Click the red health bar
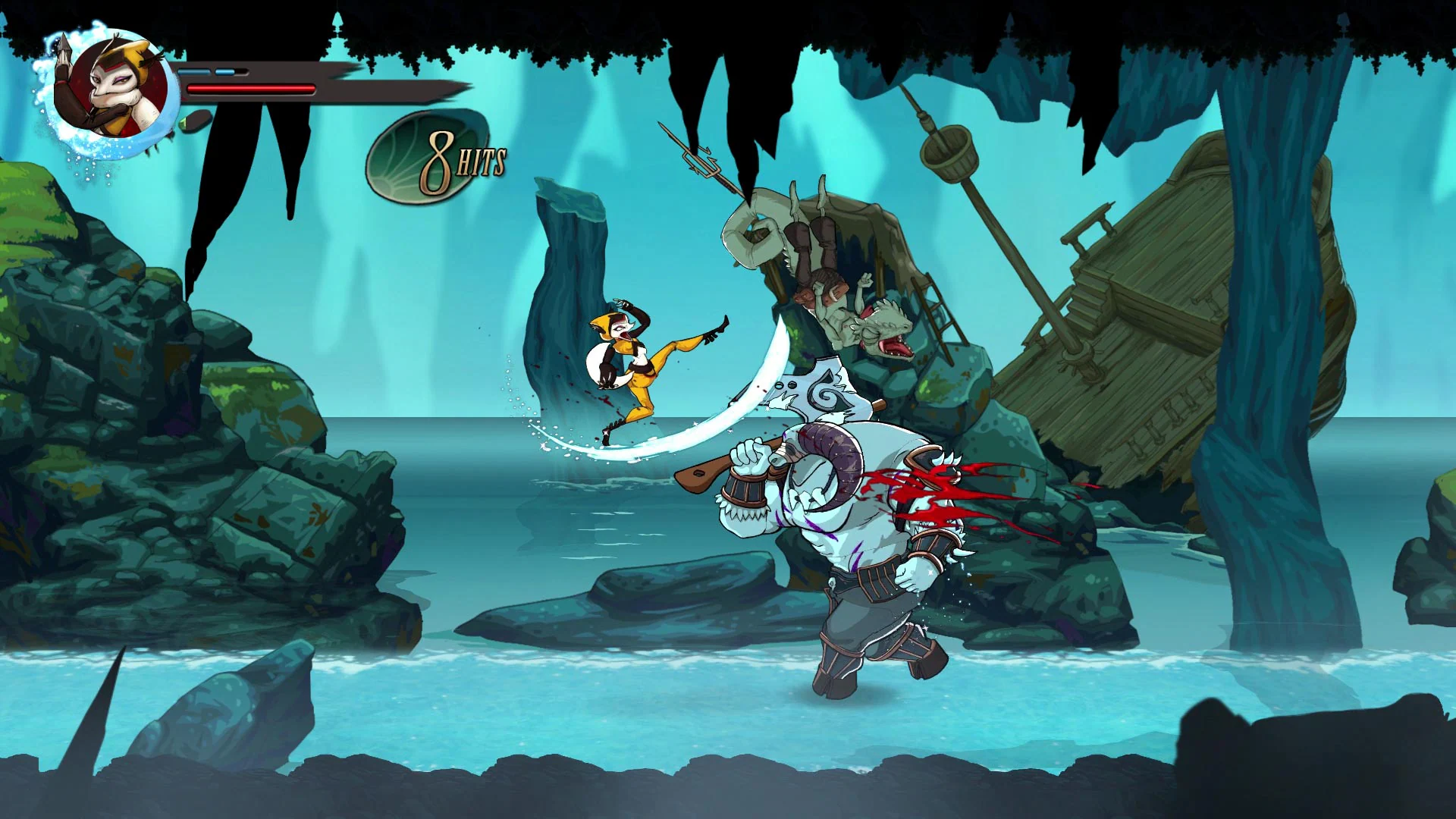The image size is (1456, 819). click(250, 88)
